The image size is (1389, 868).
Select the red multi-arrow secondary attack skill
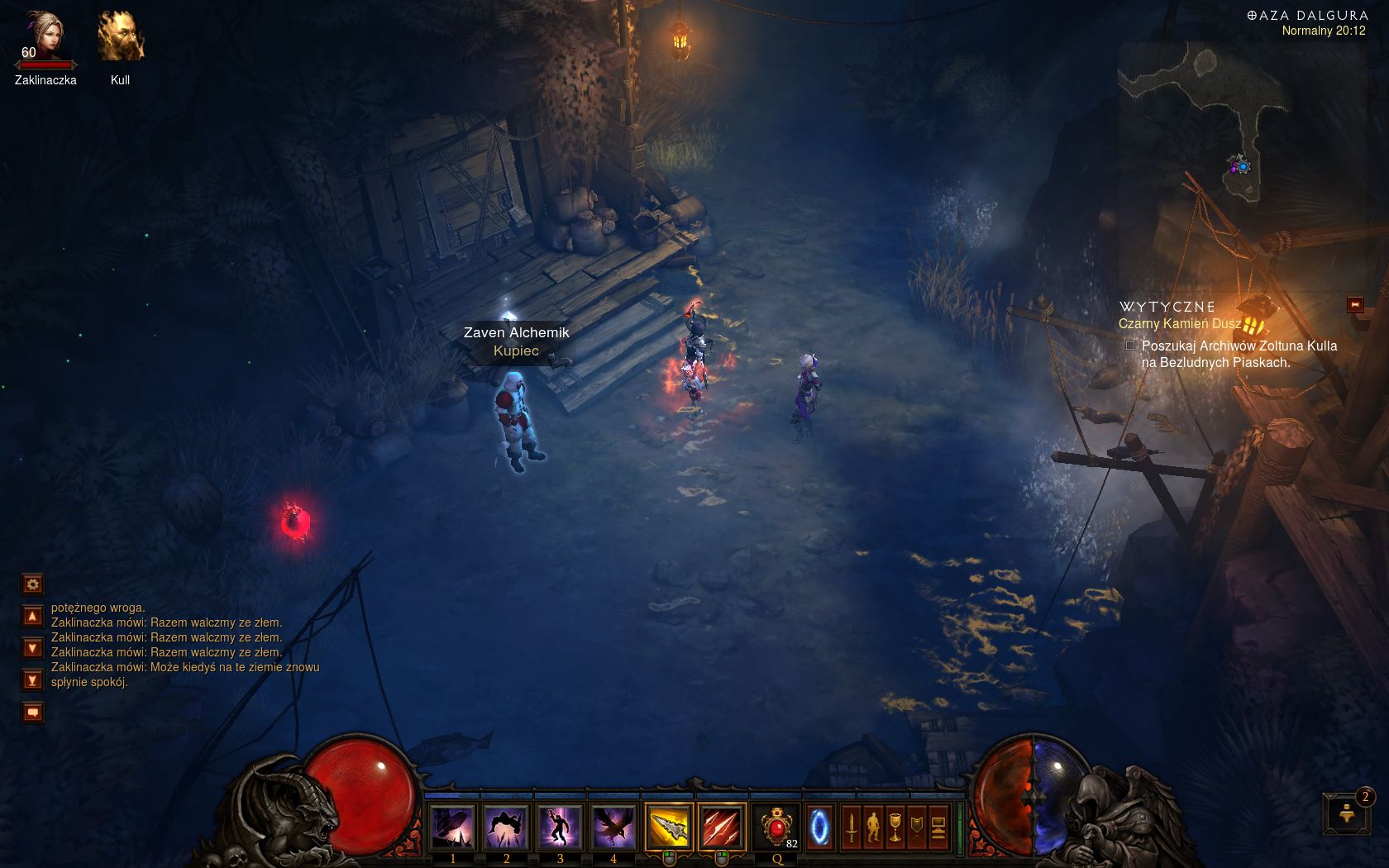[721, 826]
